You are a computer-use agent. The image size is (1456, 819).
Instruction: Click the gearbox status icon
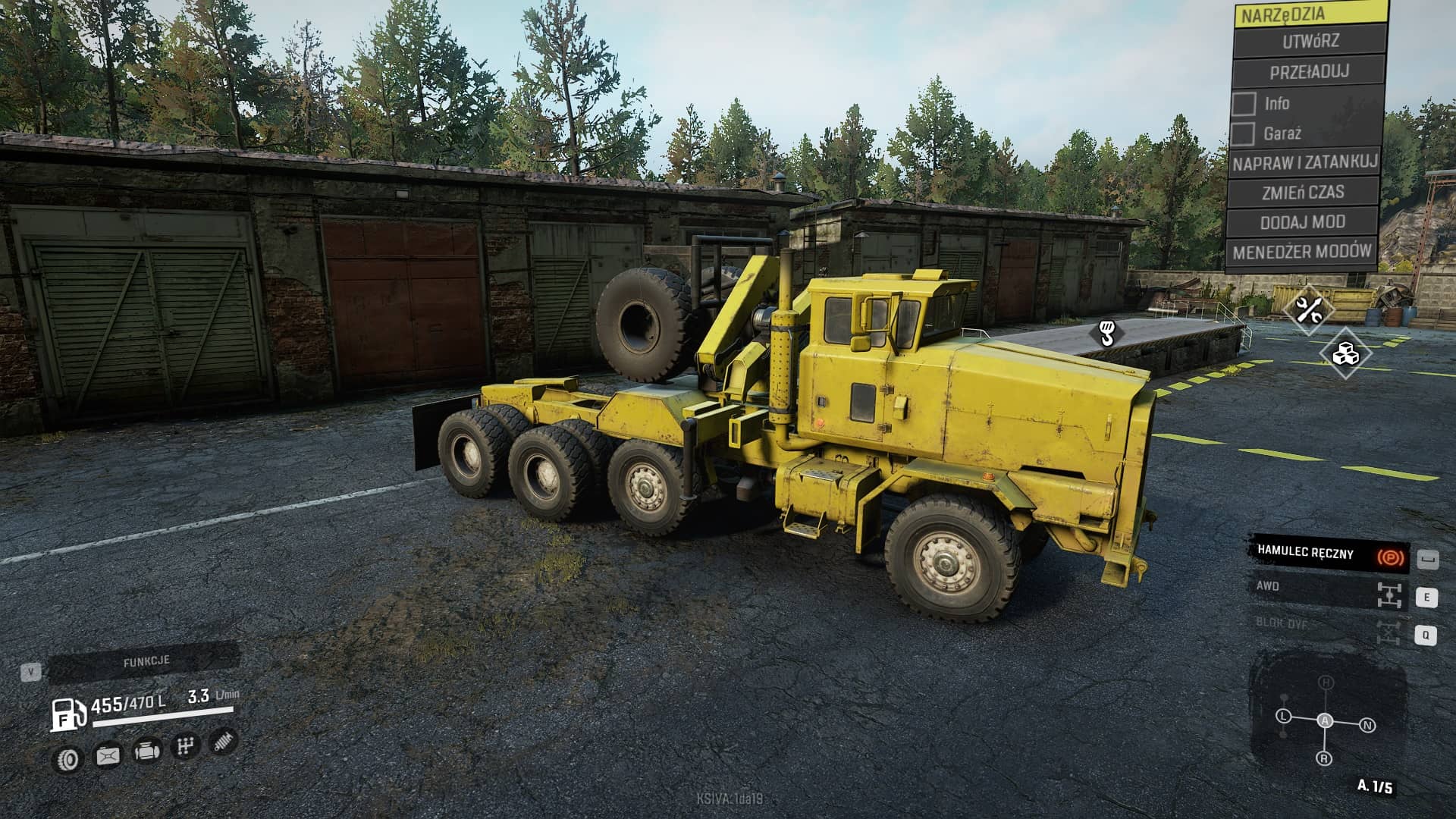pyautogui.click(x=185, y=747)
